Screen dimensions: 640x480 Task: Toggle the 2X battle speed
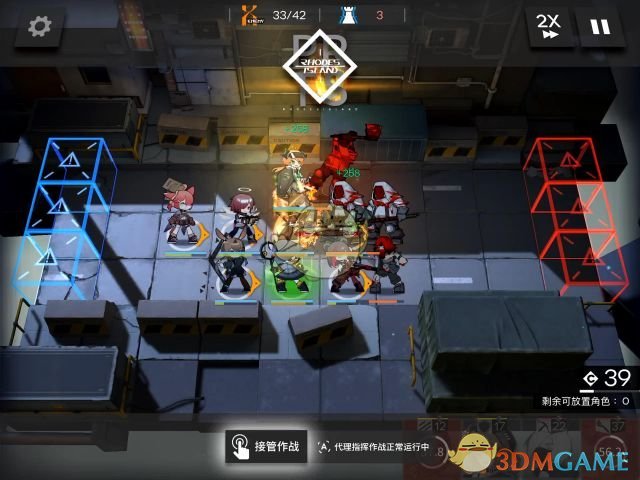(x=548, y=27)
